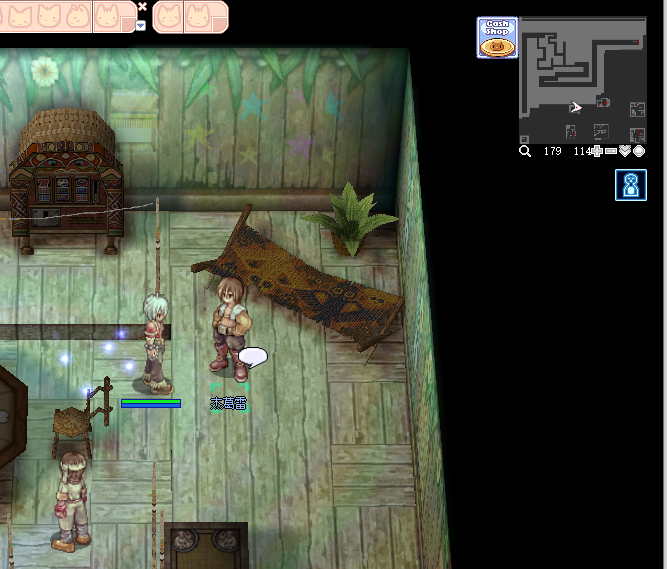667x569 pixels.
Task: Open the glowing blue figure icon
Action: [x=631, y=185]
